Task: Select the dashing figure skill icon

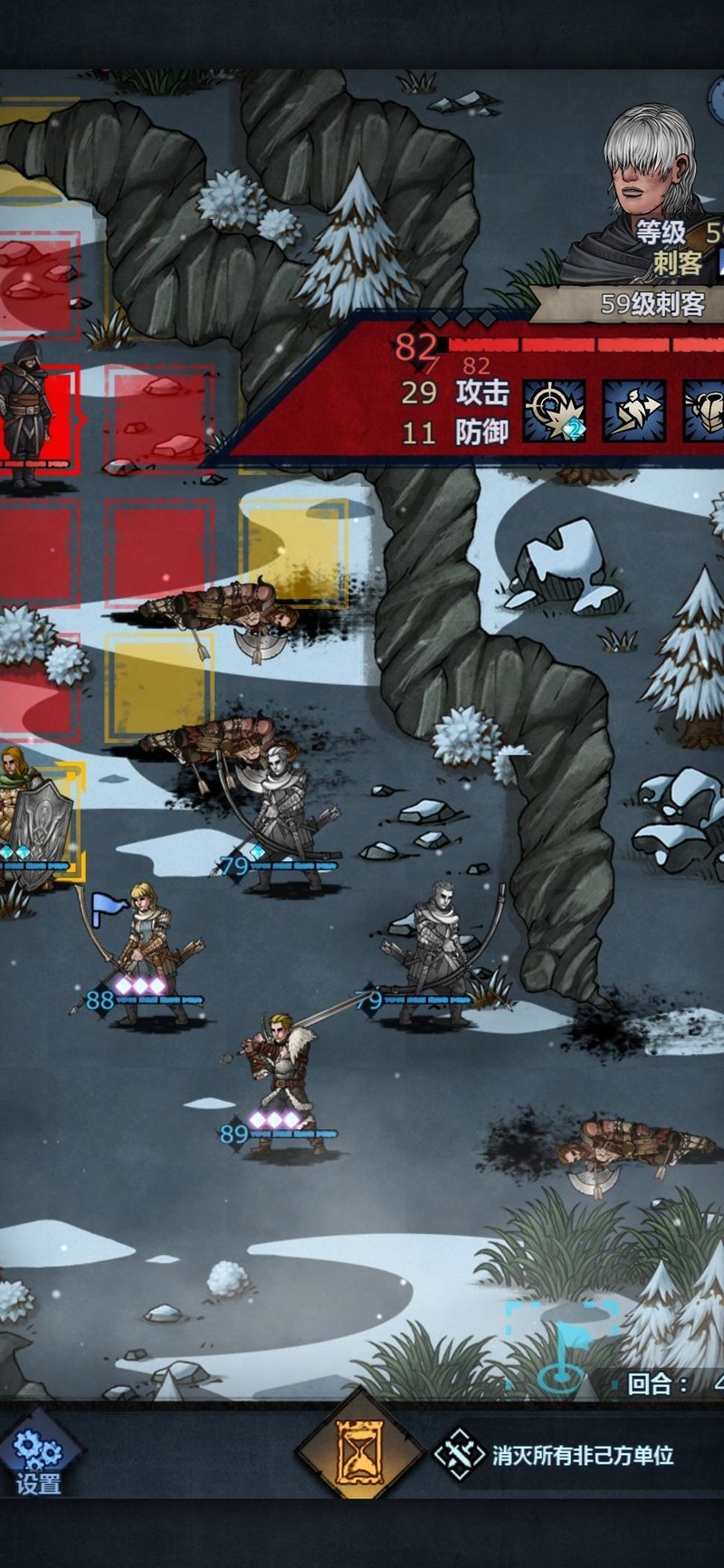Action: click(x=633, y=411)
